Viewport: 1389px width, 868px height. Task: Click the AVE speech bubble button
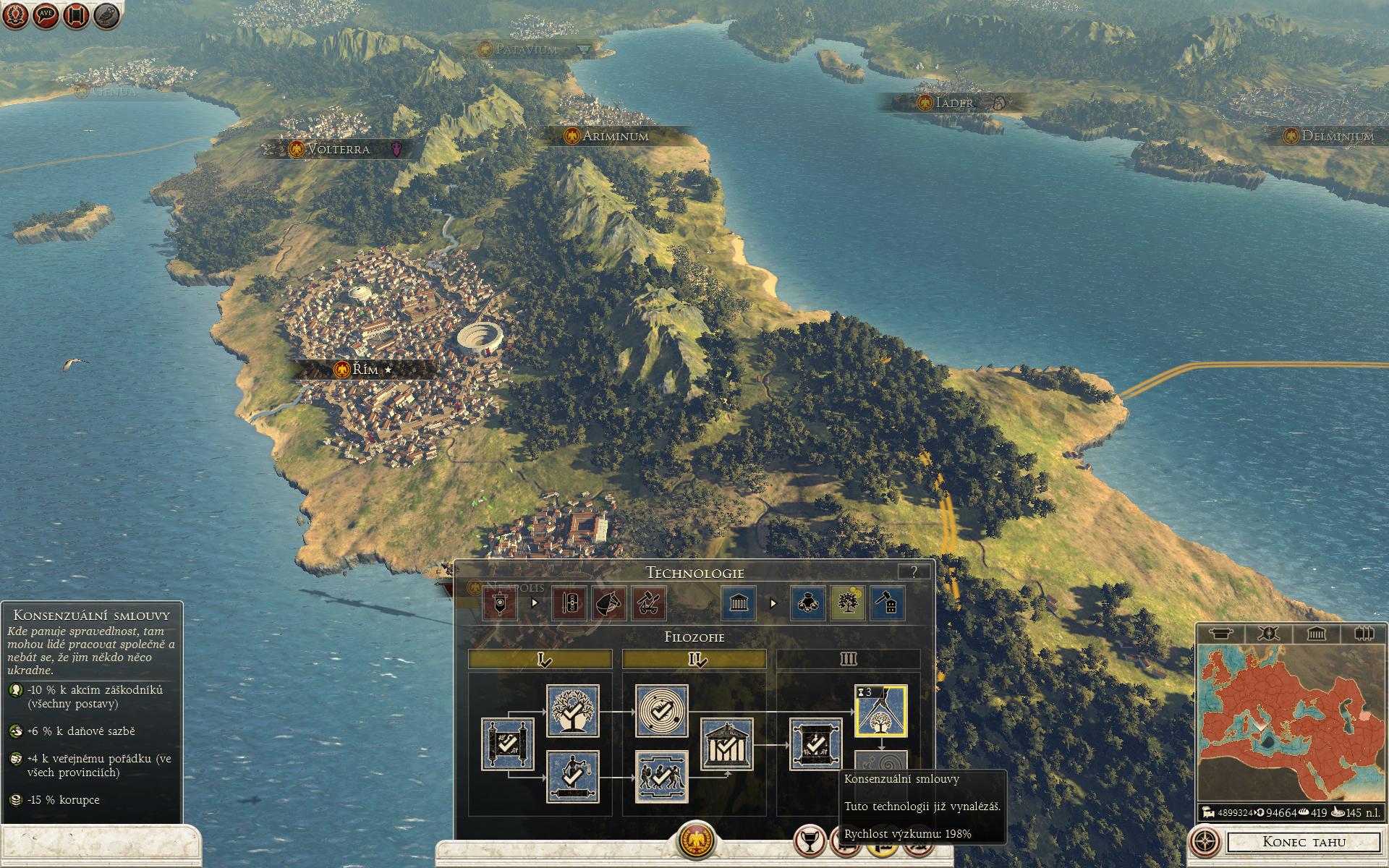pyautogui.click(x=46, y=15)
